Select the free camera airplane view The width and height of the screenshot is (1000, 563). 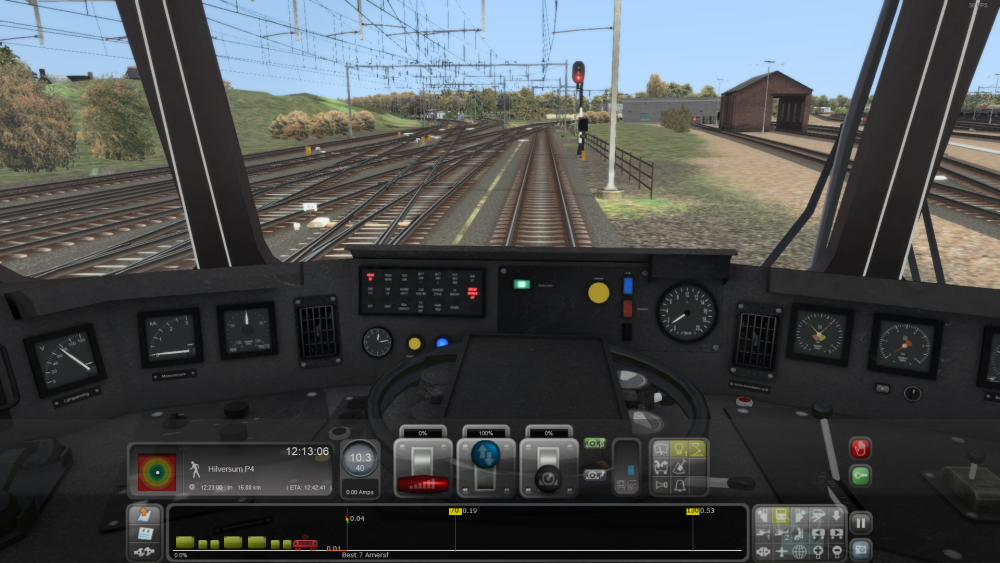coord(782,551)
